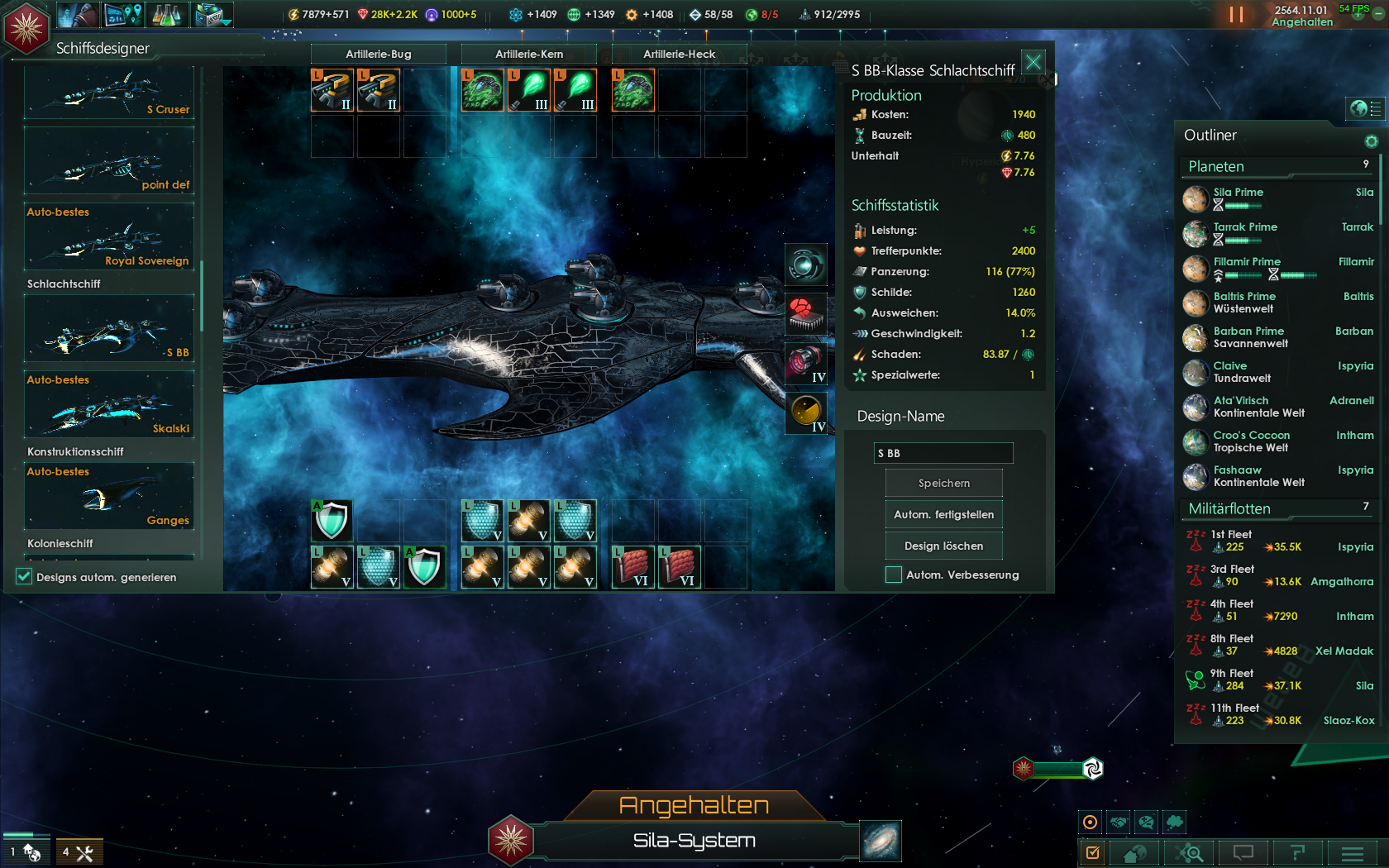Edit the Design-Name text field
Viewport: 1389px width, 868px height.
[x=943, y=453]
